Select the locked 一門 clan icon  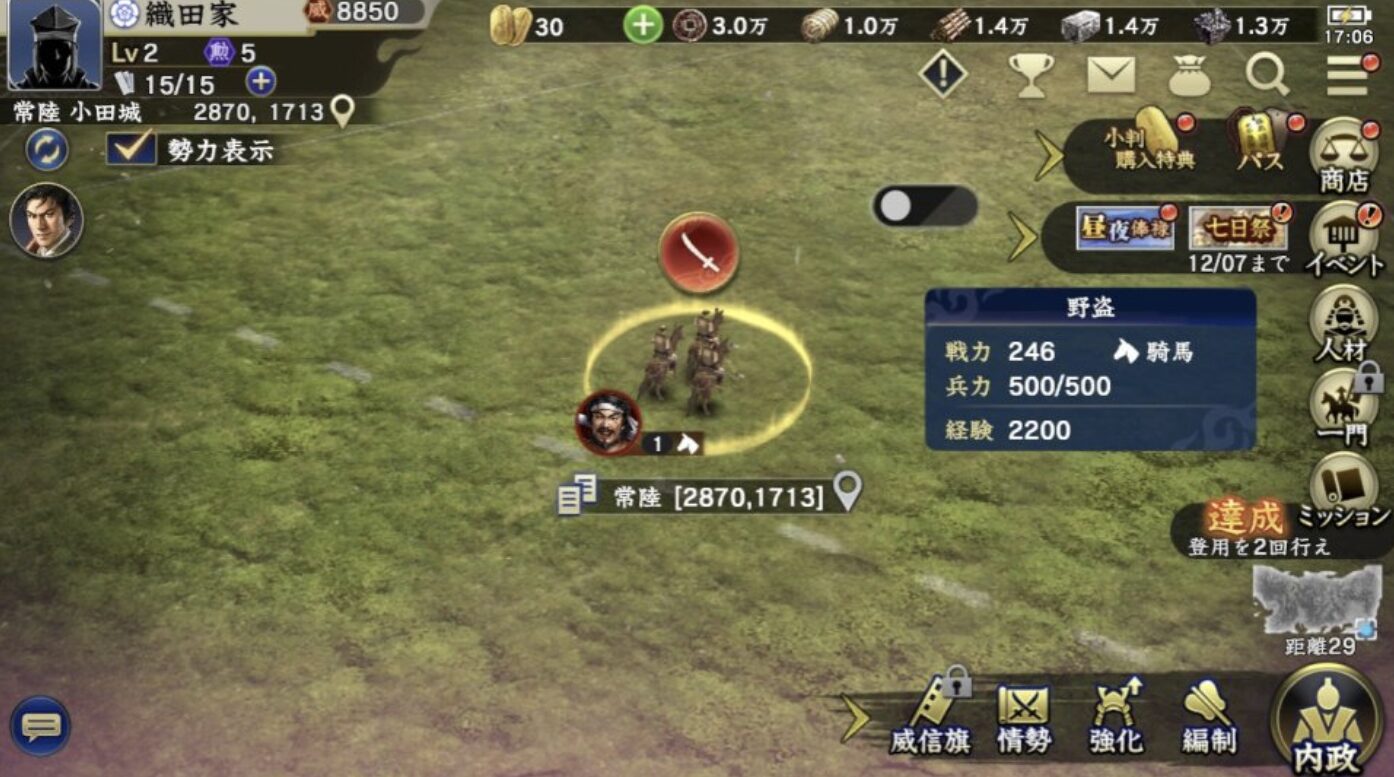click(1342, 406)
